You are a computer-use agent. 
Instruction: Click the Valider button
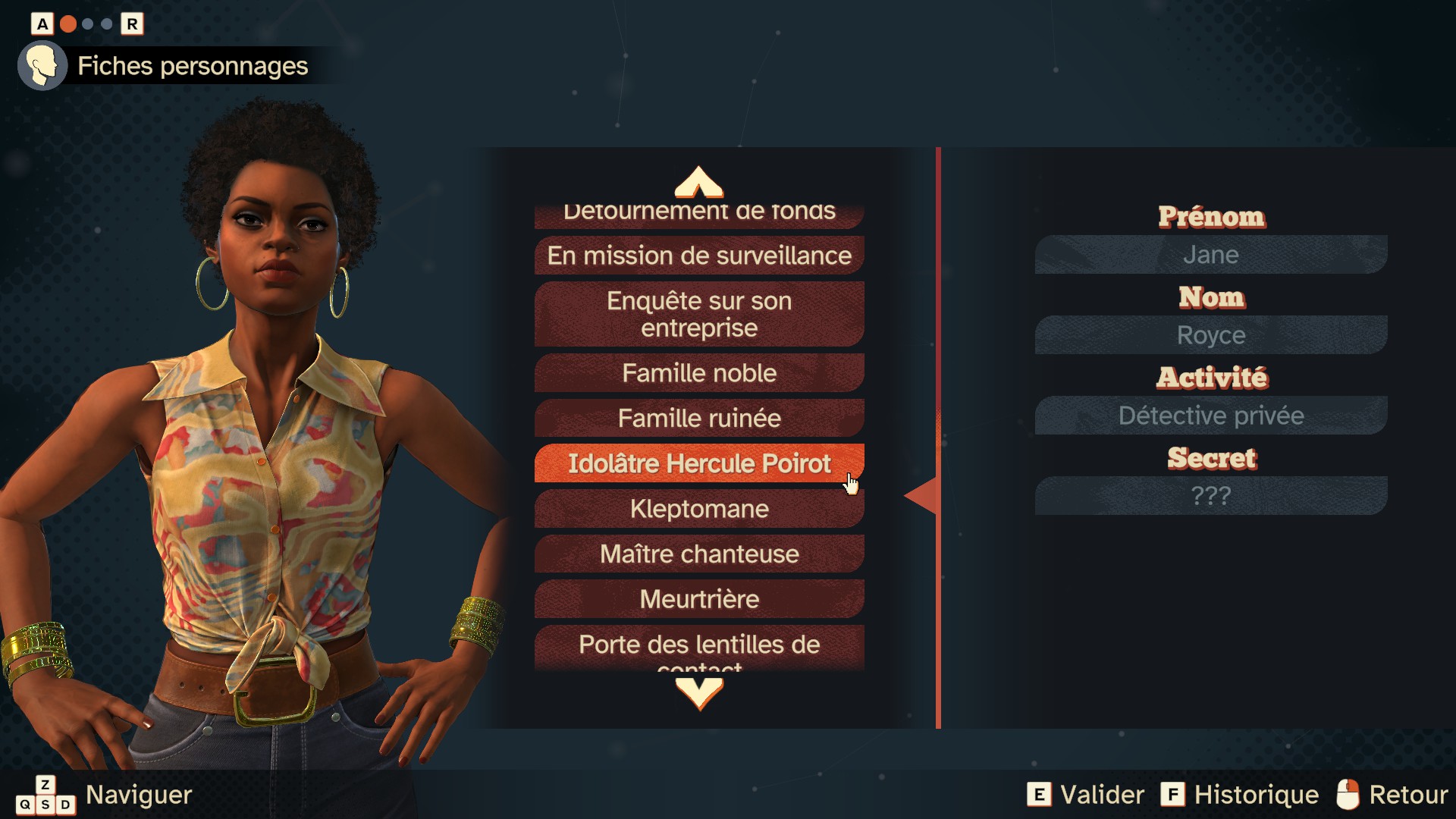[x=1085, y=795]
